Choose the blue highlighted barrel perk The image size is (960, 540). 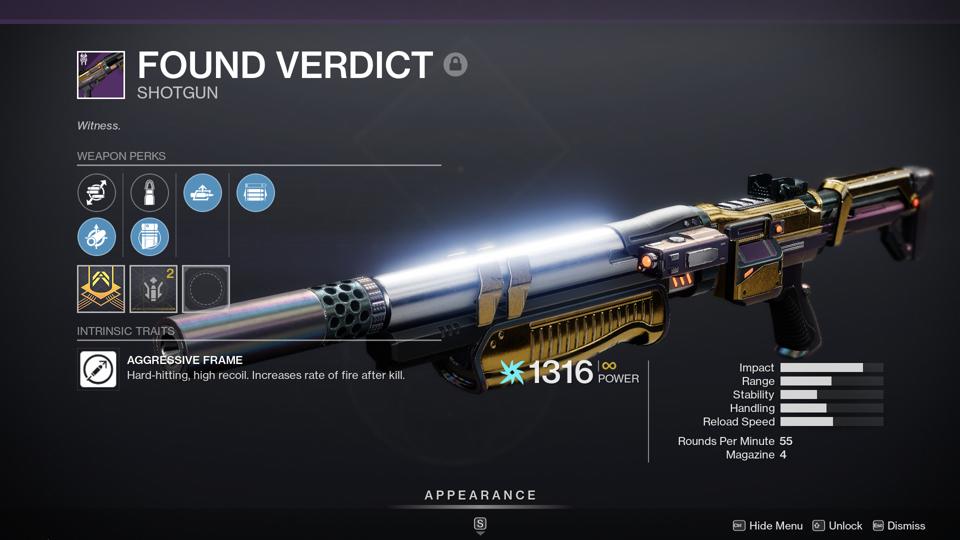[x=97, y=237]
